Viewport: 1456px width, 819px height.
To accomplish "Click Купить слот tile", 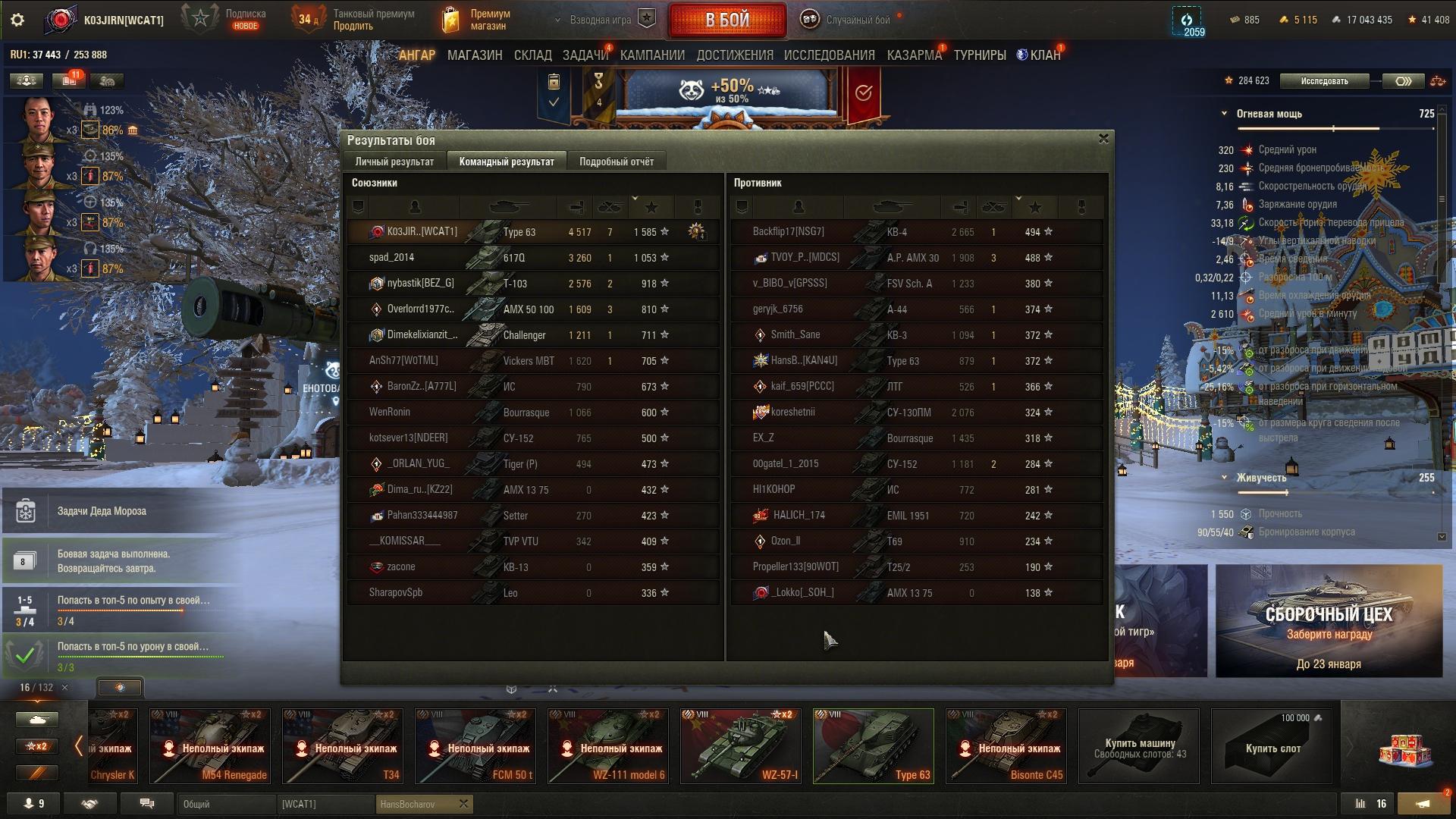I will point(1272,747).
